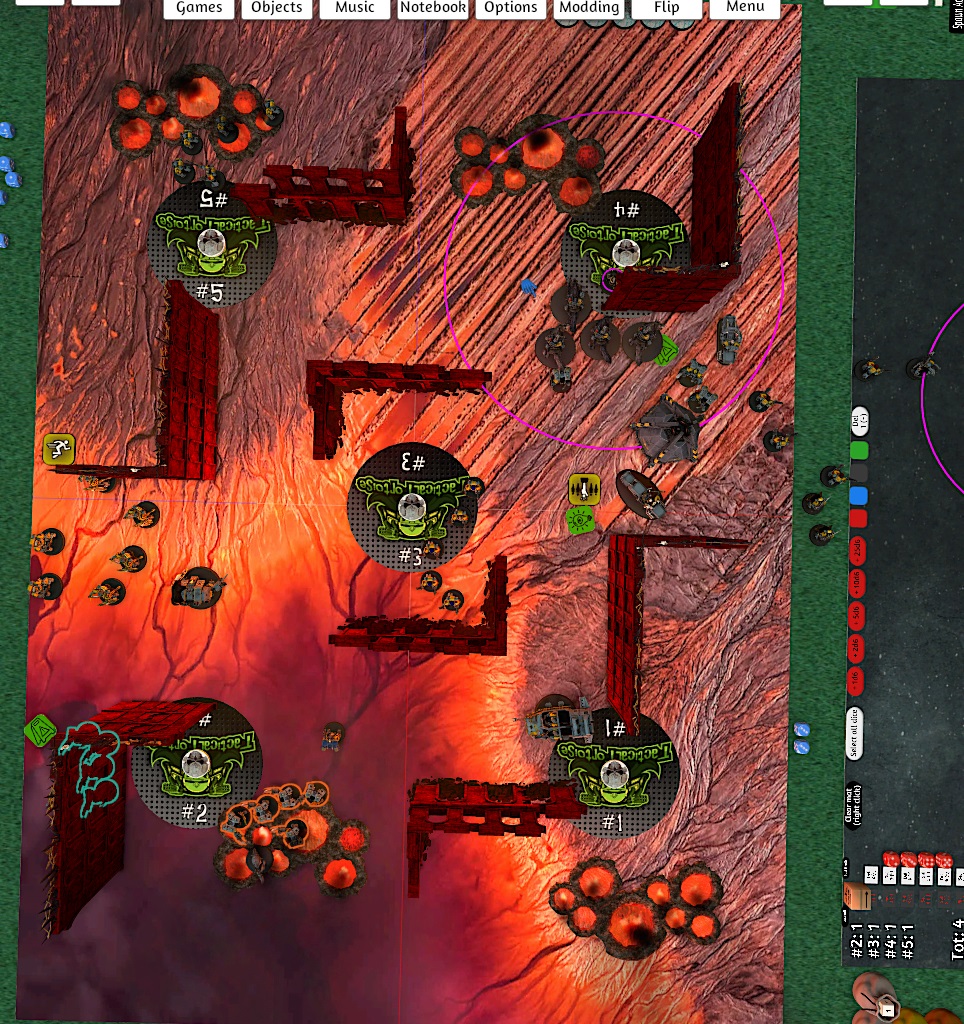The width and height of the screenshot is (964, 1024).
Task: Click the Flip button
Action: [666, 8]
